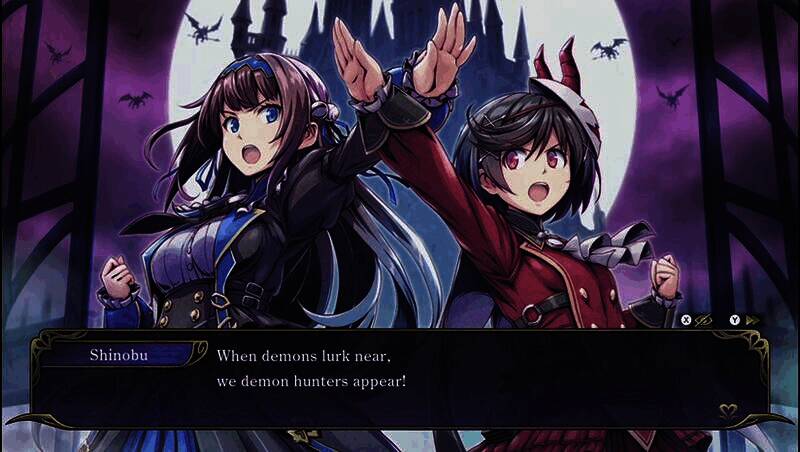The width and height of the screenshot is (800, 452).
Task: Fast-forward the dialogue with the double-arrow icon
Action: [x=753, y=320]
